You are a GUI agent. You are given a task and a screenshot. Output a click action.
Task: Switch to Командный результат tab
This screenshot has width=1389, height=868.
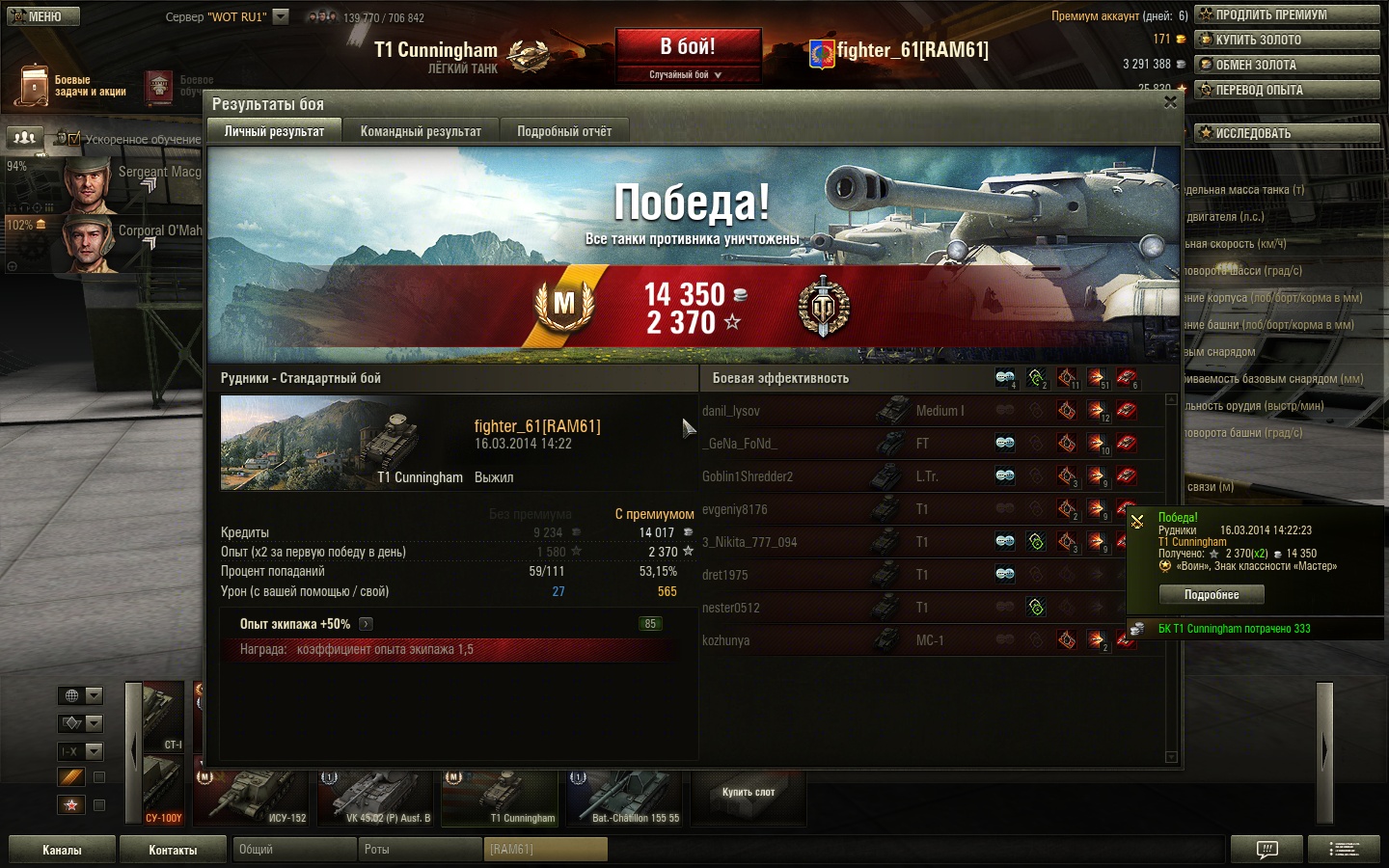coord(421,131)
